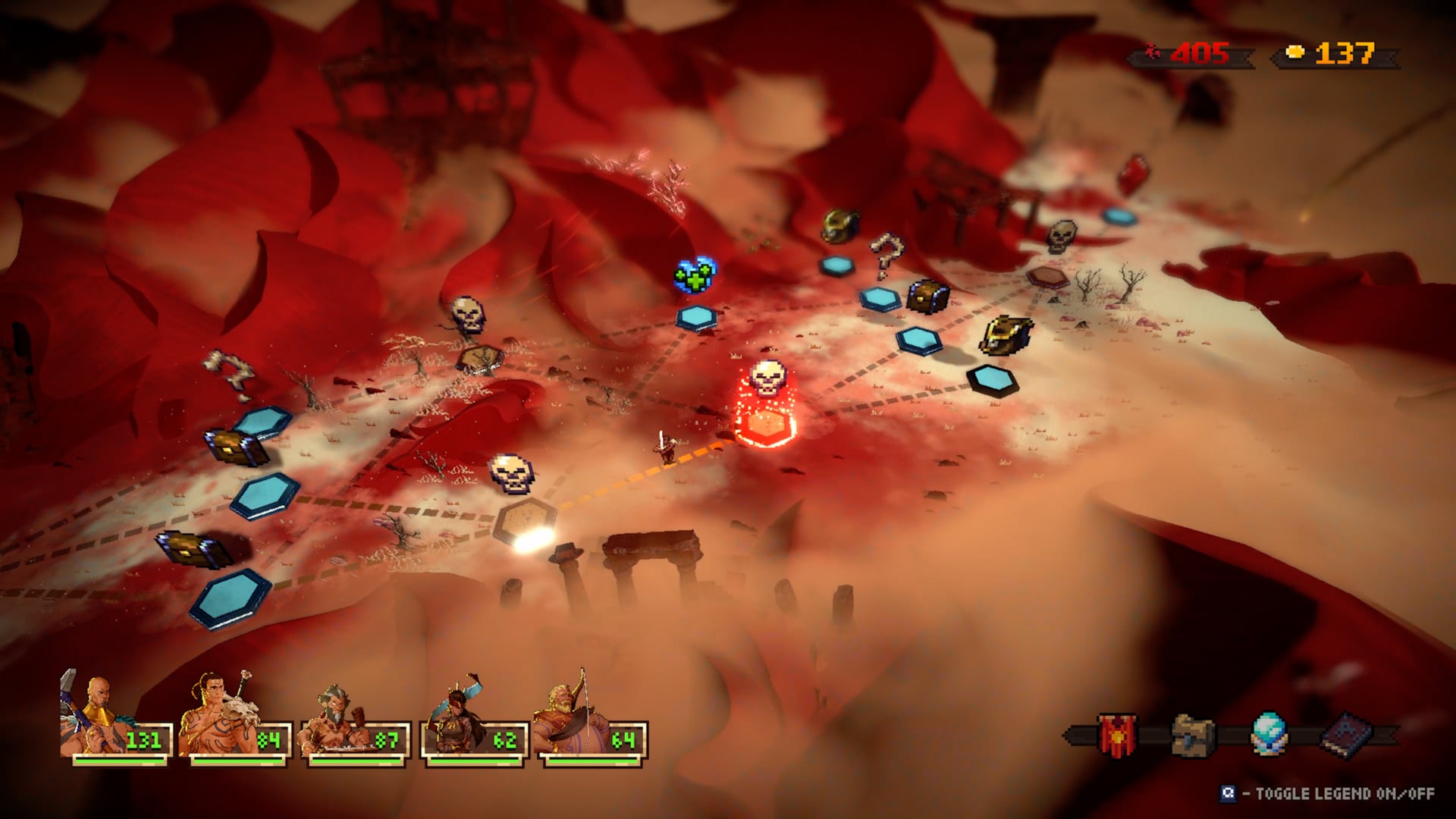Open the leather satchel inventory icon
Screen dimensions: 1456x819
[1193, 734]
